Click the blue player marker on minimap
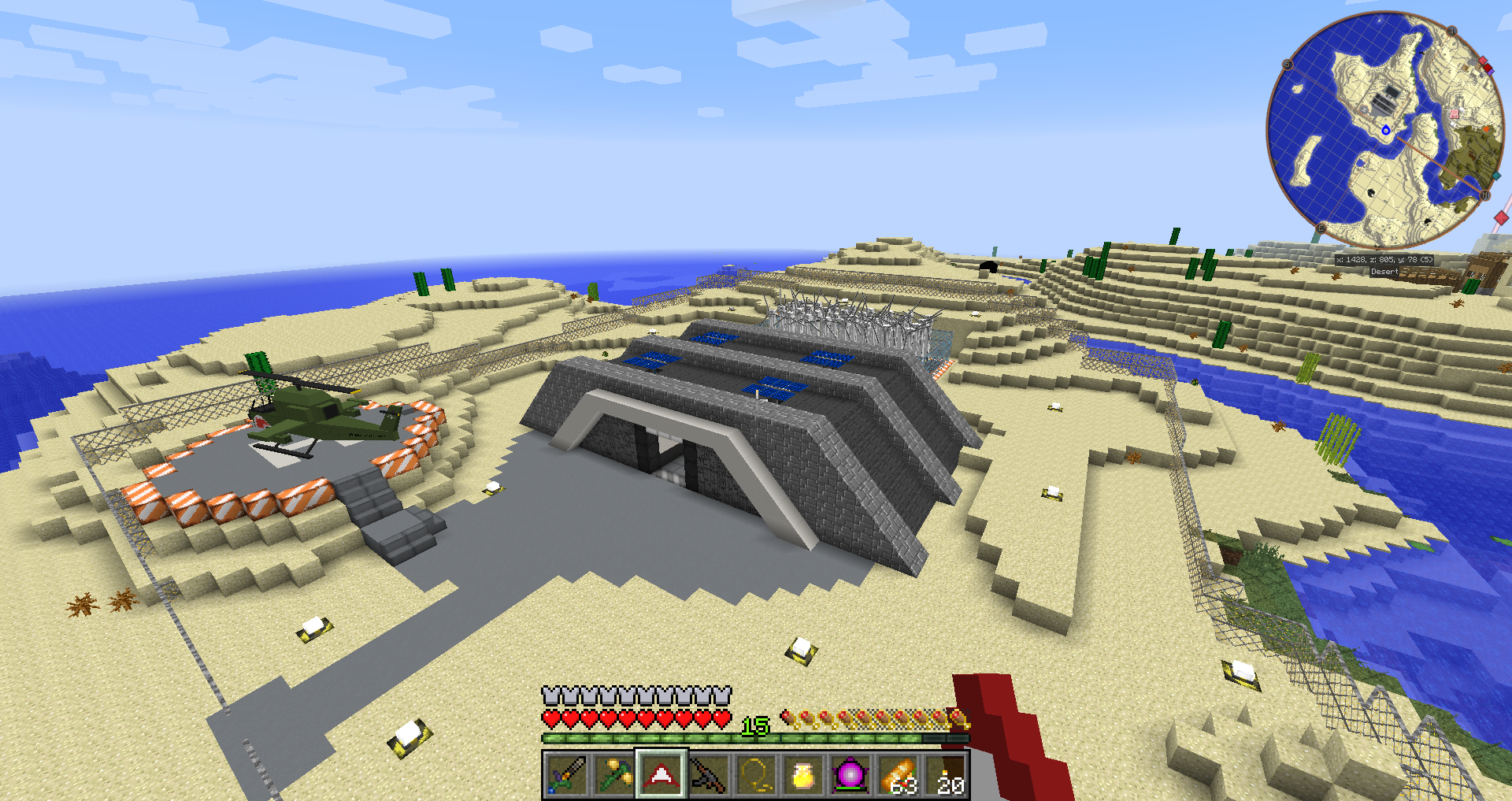Viewport: 1512px width, 801px height. [x=1386, y=130]
